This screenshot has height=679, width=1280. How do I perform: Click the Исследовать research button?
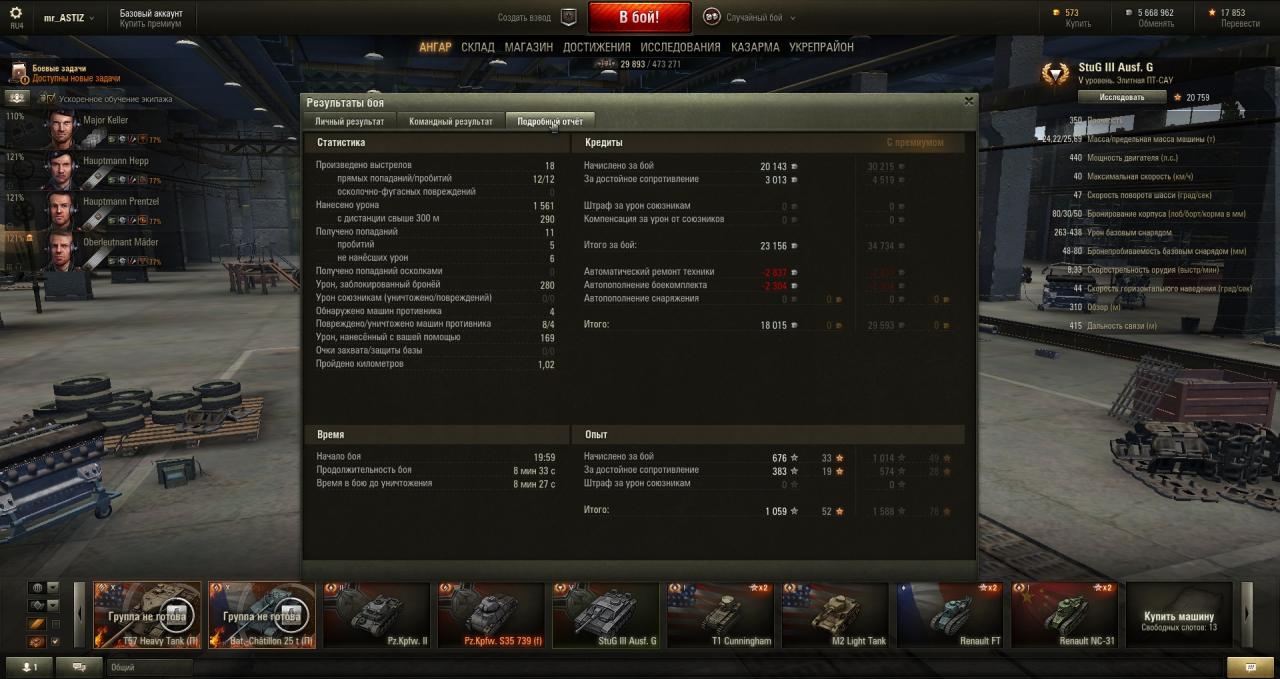click(1122, 97)
